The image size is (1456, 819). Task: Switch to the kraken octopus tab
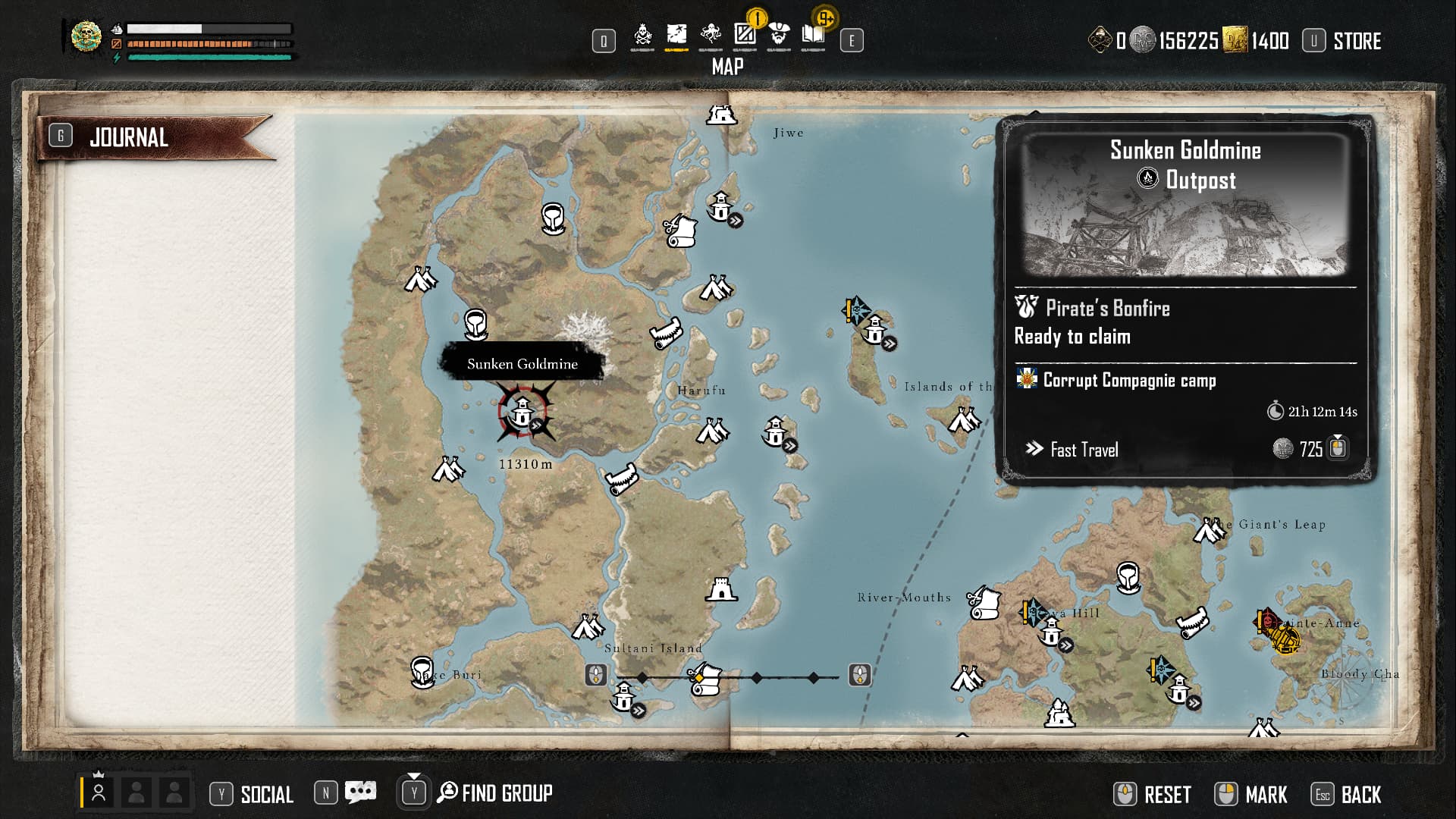point(711,35)
